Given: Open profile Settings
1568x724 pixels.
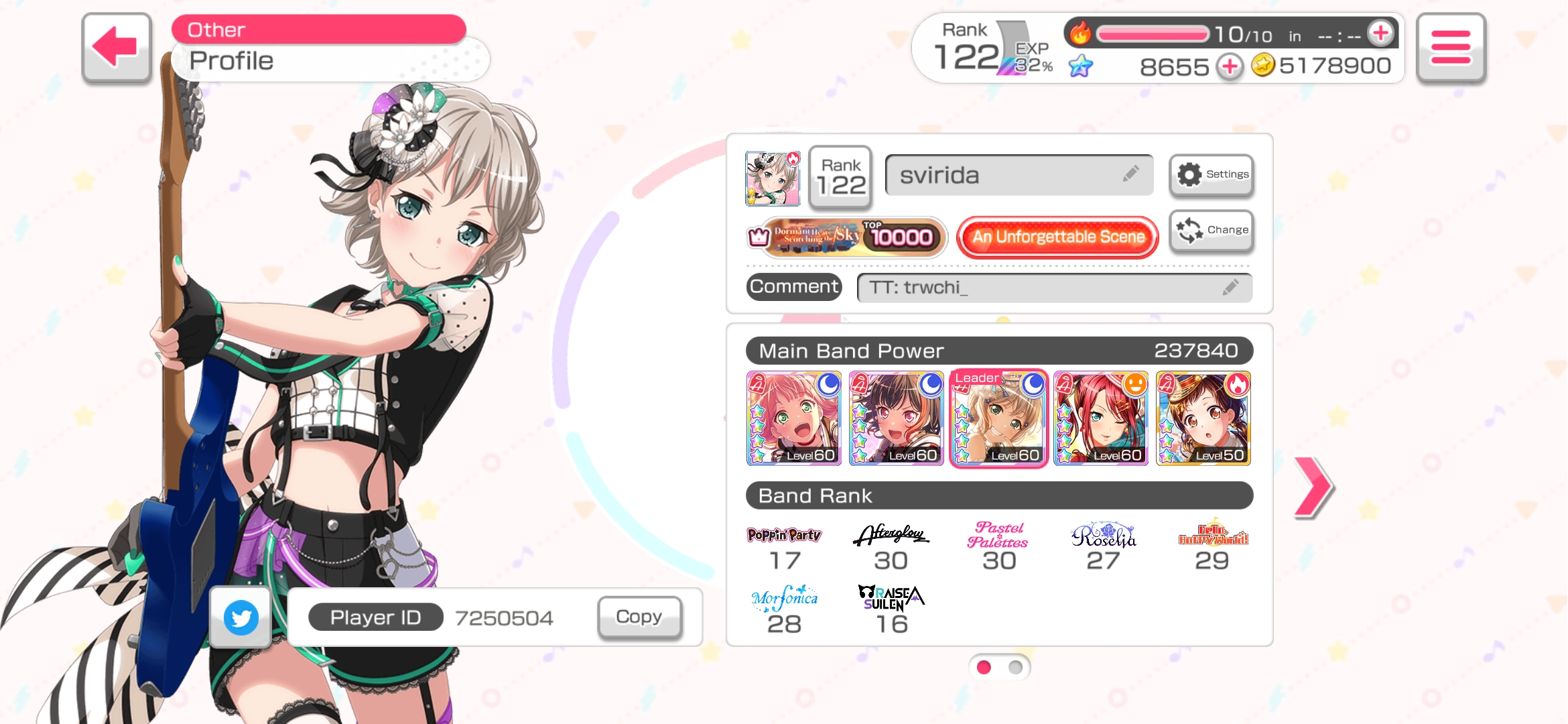Looking at the screenshot, I should click(1212, 175).
